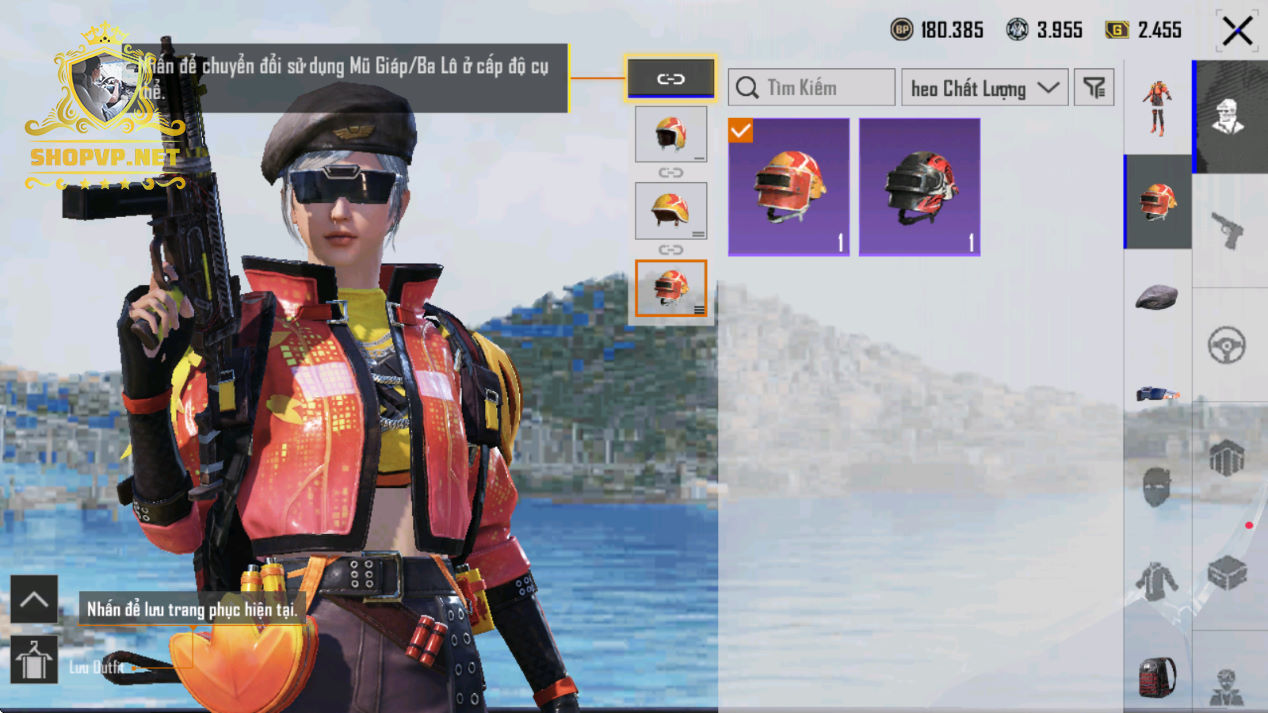Click the upward arrow collapse button

34,599
